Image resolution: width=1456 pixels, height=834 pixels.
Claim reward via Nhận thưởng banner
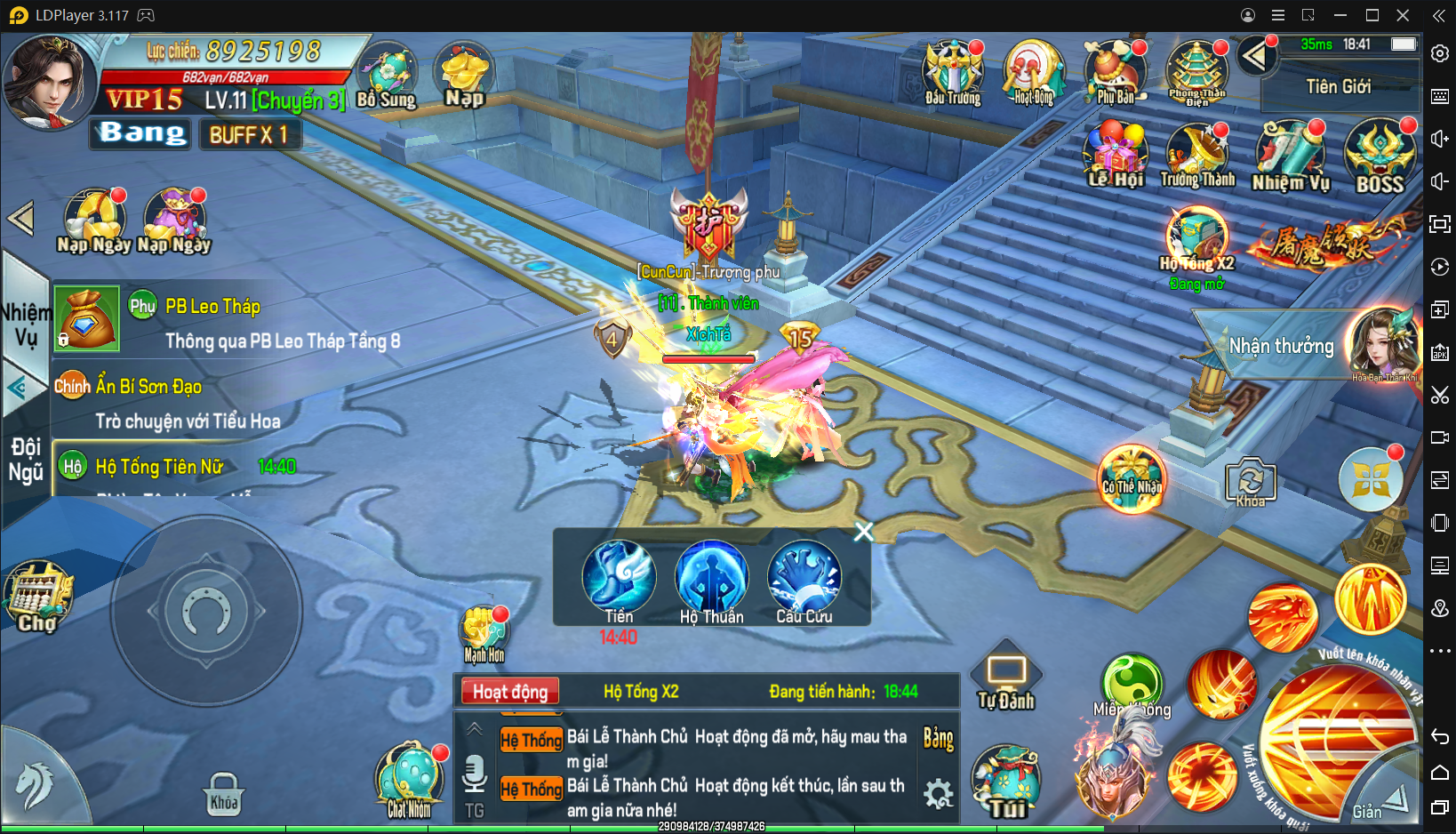[1281, 346]
